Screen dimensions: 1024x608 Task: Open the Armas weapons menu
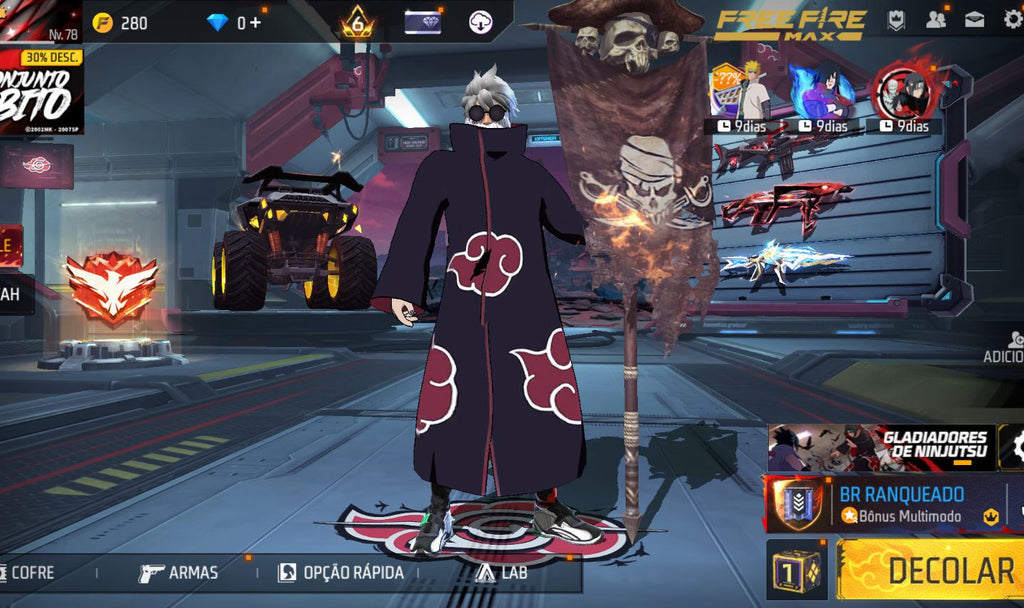click(179, 573)
